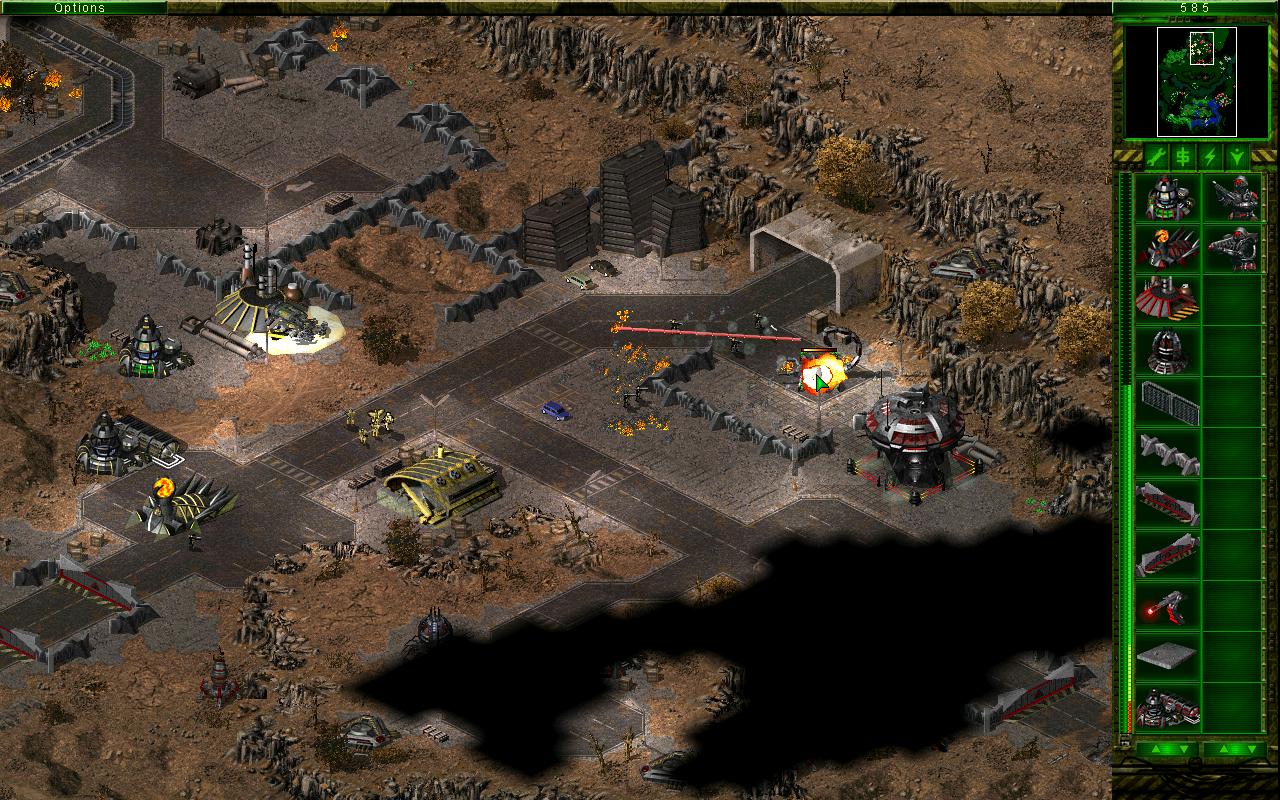Build the laser turret defense
Image resolution: width=1280 pixels, height=800 pixels.
click(1167, 606)
